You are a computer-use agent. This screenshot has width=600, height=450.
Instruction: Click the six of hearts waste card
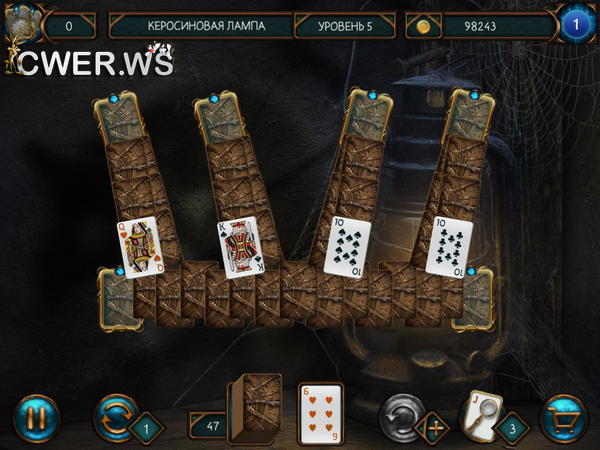pyautogui.click(x=321, y=414)
